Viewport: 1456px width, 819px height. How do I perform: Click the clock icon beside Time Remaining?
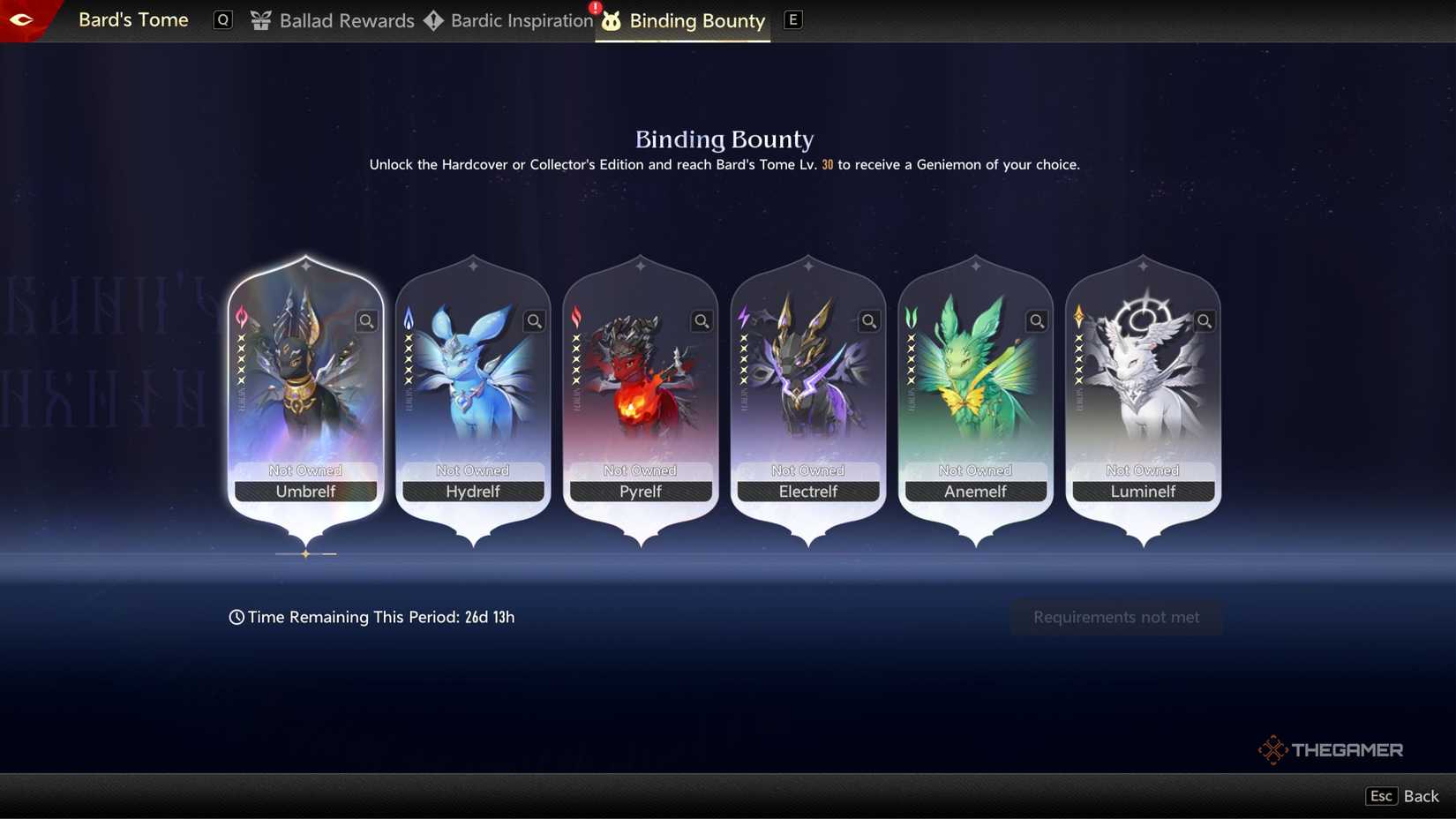pos(235,617)
